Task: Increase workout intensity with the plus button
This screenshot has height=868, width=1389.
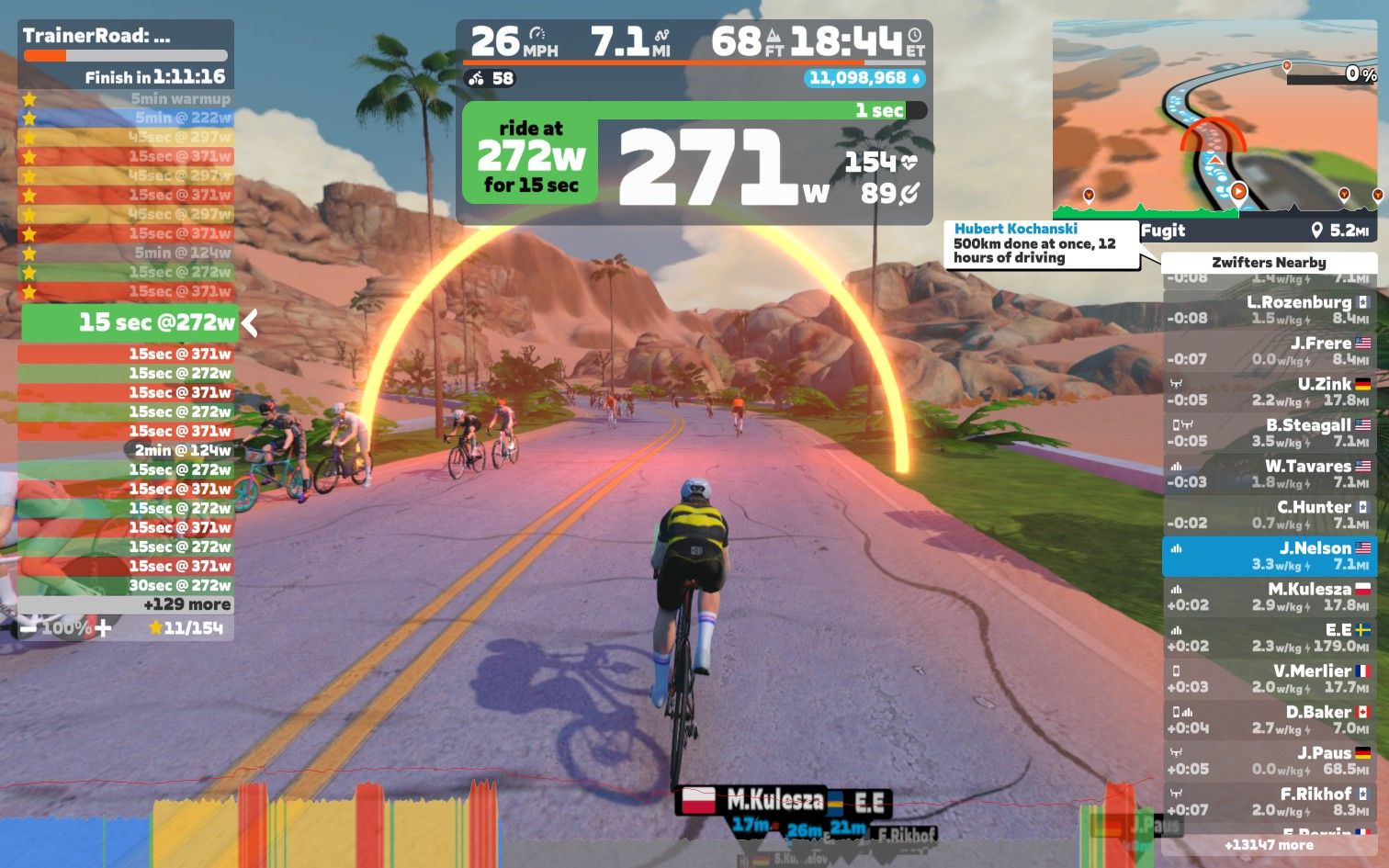Action: [x=103, y=628]
